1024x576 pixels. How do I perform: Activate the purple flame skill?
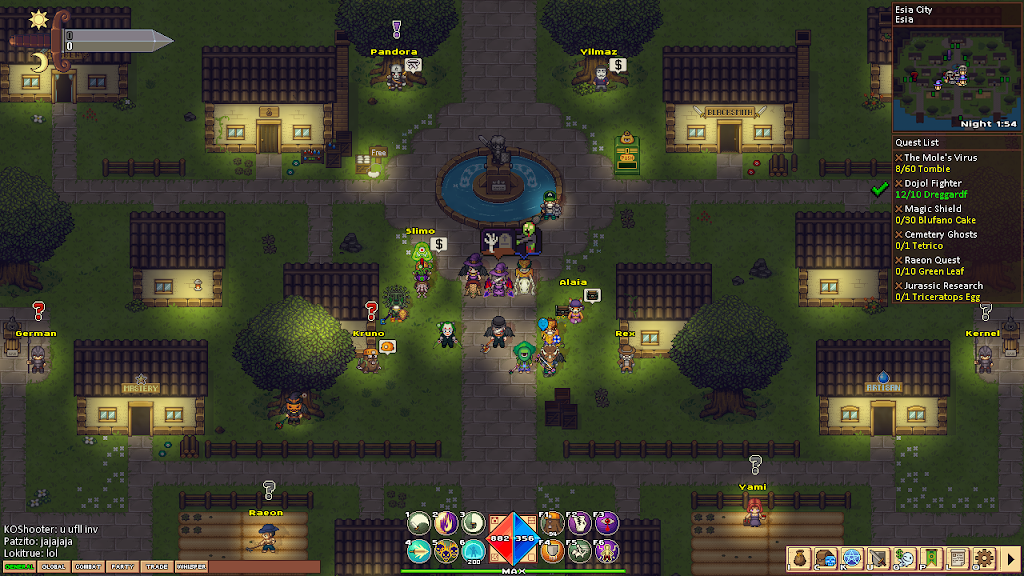pyautogui.click(x=446, y=523)
